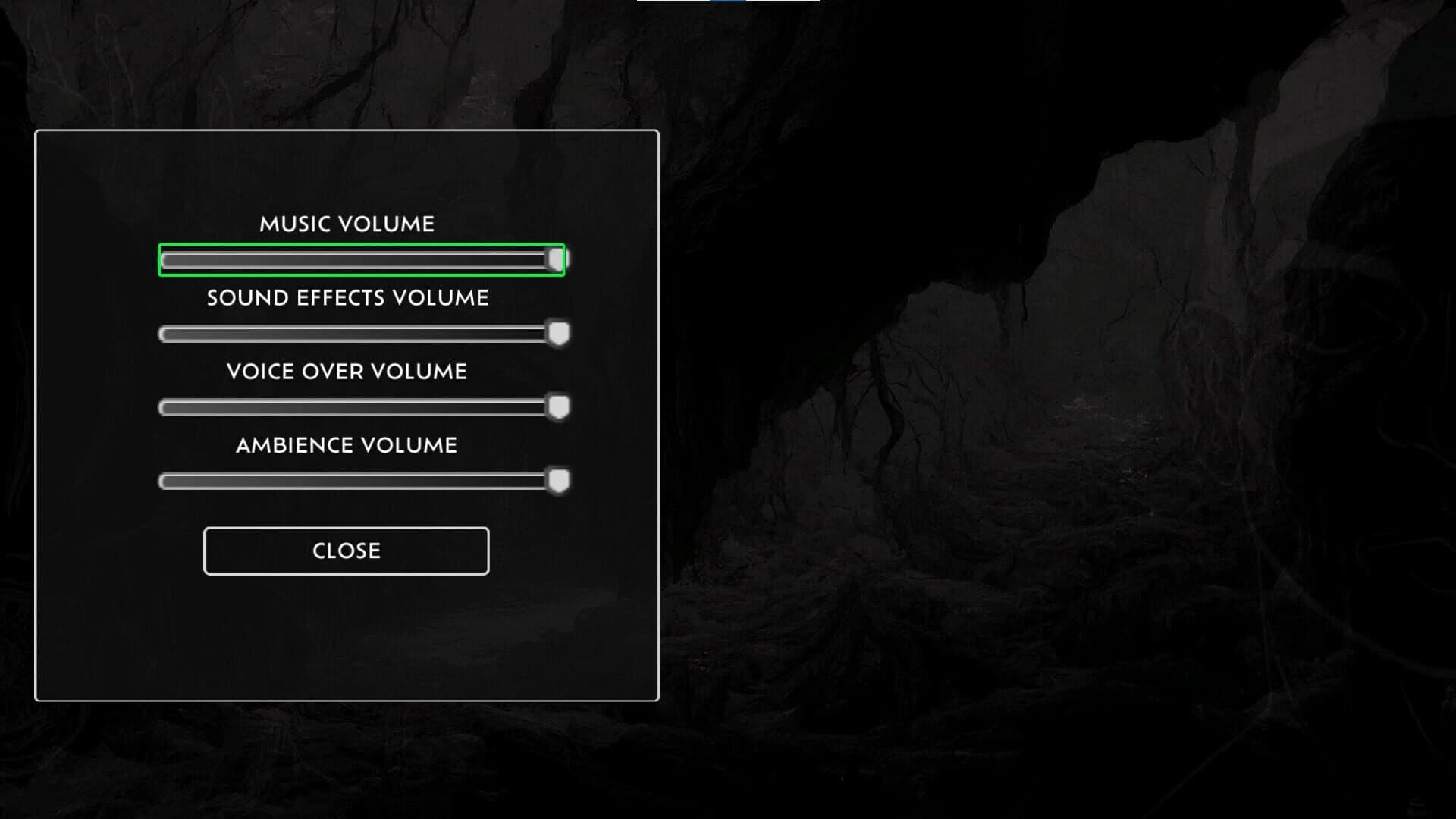Click the CLOSE button text

coord(346,551)
